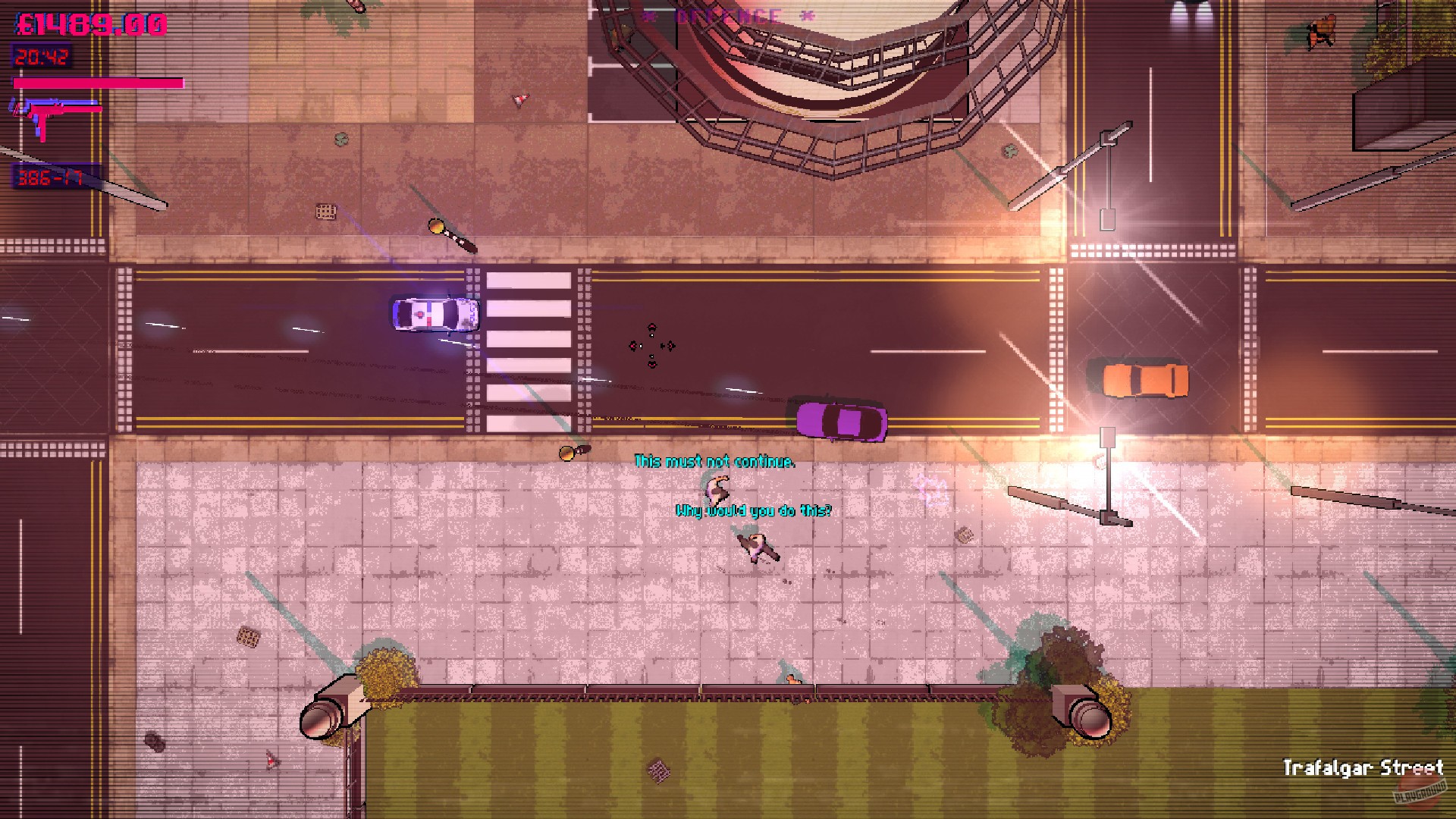Click the dialogue line 'This must not continue.'
1456x819 pixels.
click(x=717, y=460)
